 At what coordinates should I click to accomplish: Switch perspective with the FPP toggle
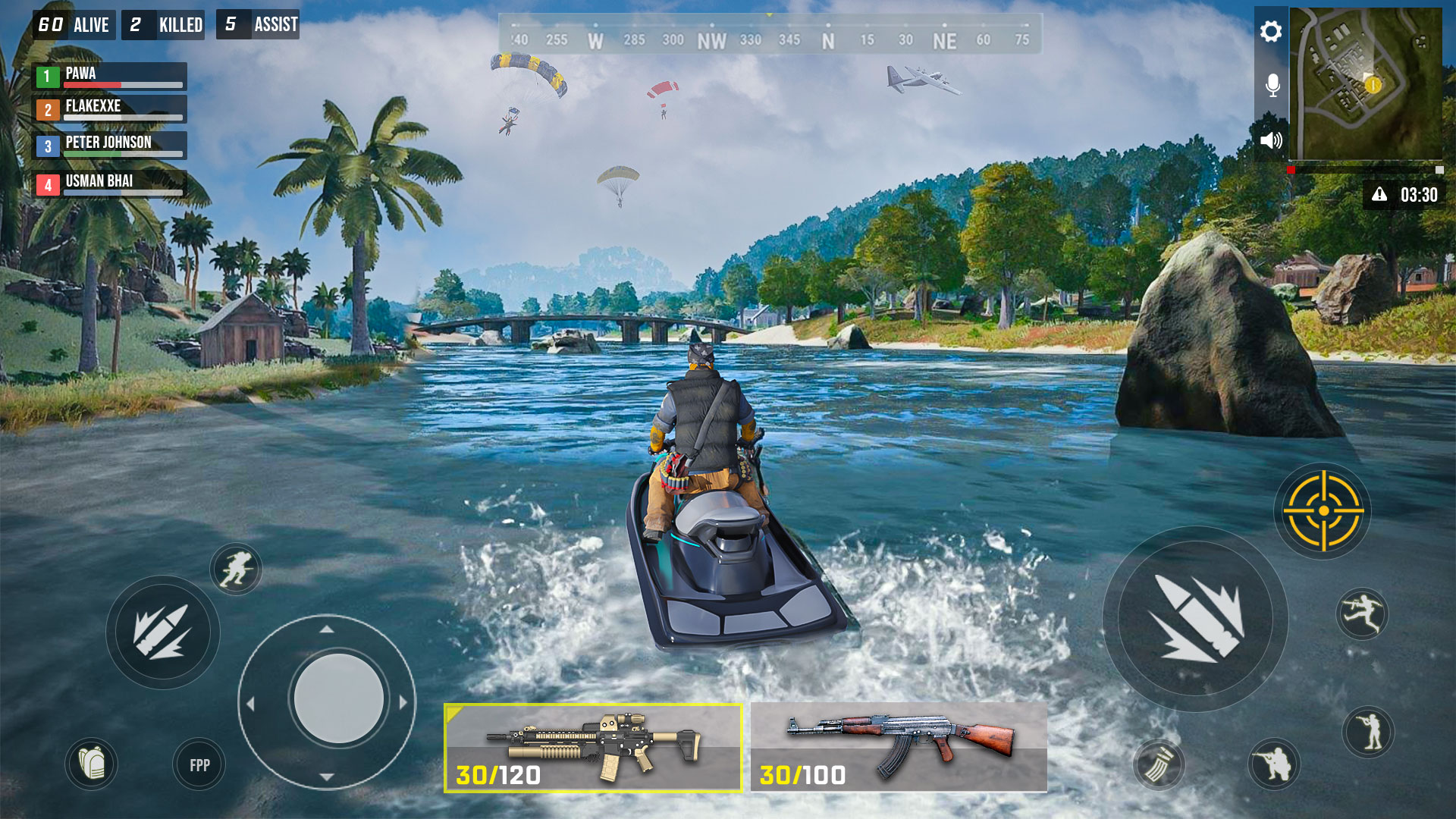click(x=197, y=765)
